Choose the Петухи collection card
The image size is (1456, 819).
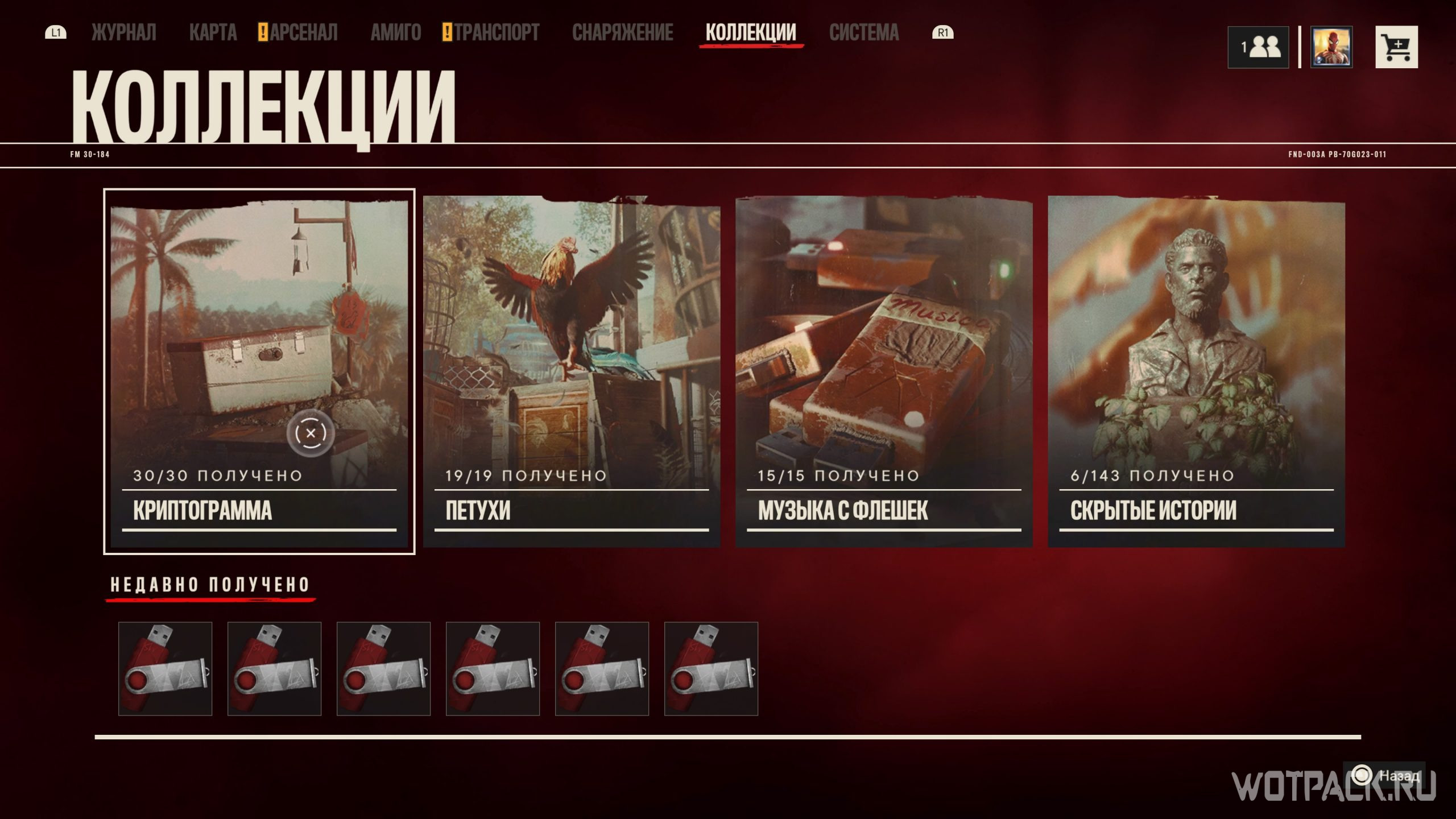pyautogui.click(x=572, y=371)
